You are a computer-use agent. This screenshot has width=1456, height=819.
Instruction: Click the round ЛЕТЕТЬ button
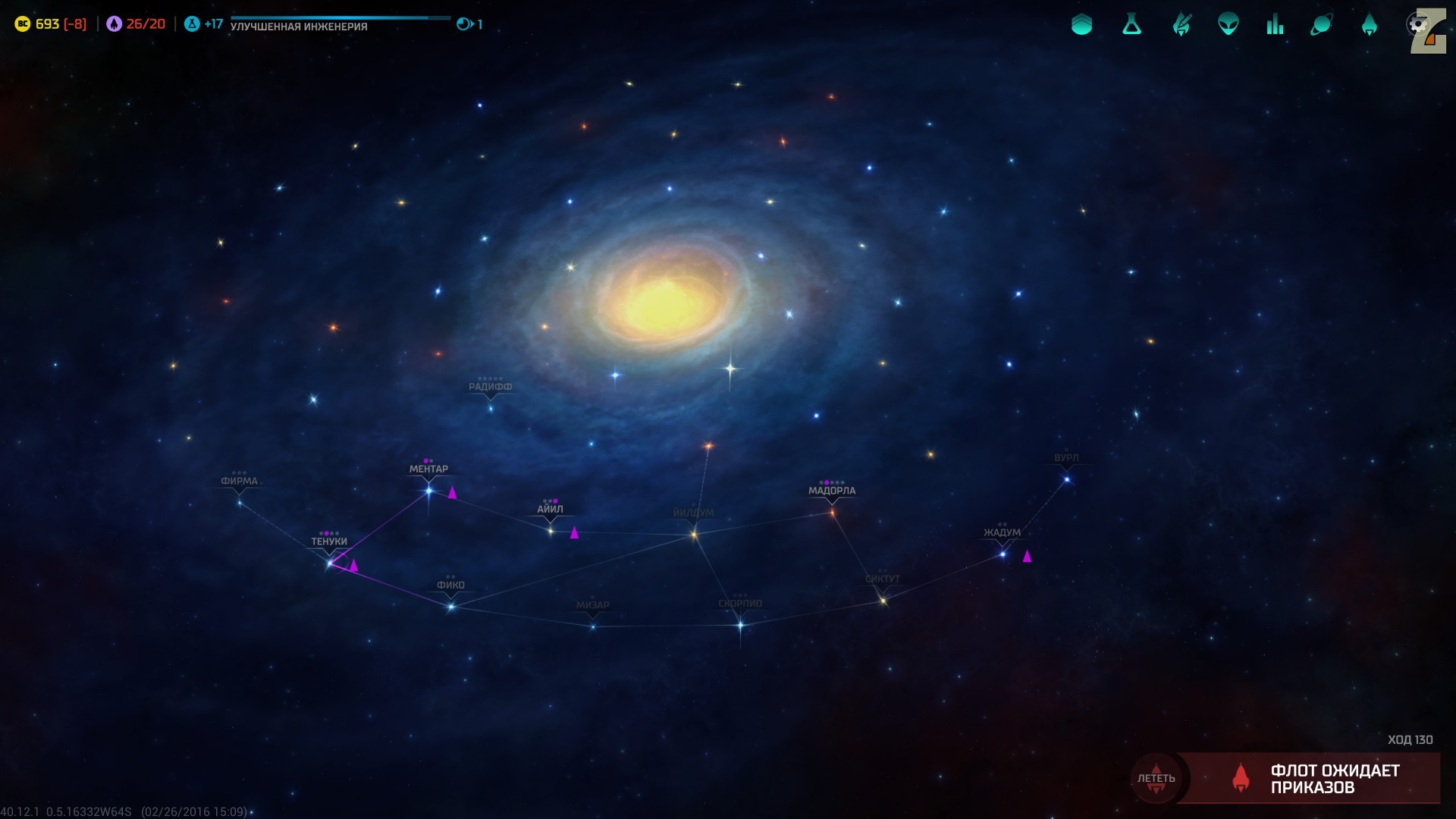[1156, 779]
